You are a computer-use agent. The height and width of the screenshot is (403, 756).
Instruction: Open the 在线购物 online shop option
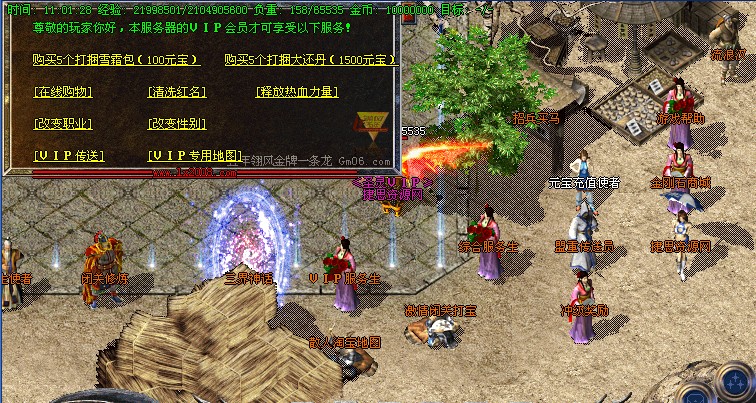tap(62, 92)
